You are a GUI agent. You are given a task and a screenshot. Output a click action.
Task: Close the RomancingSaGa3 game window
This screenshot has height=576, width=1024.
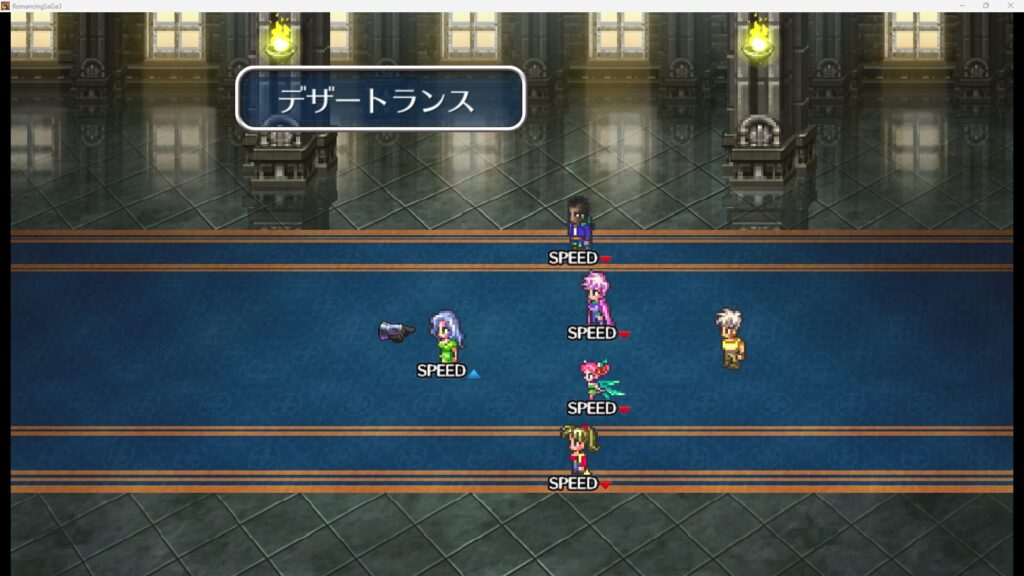coord(1011,5)
